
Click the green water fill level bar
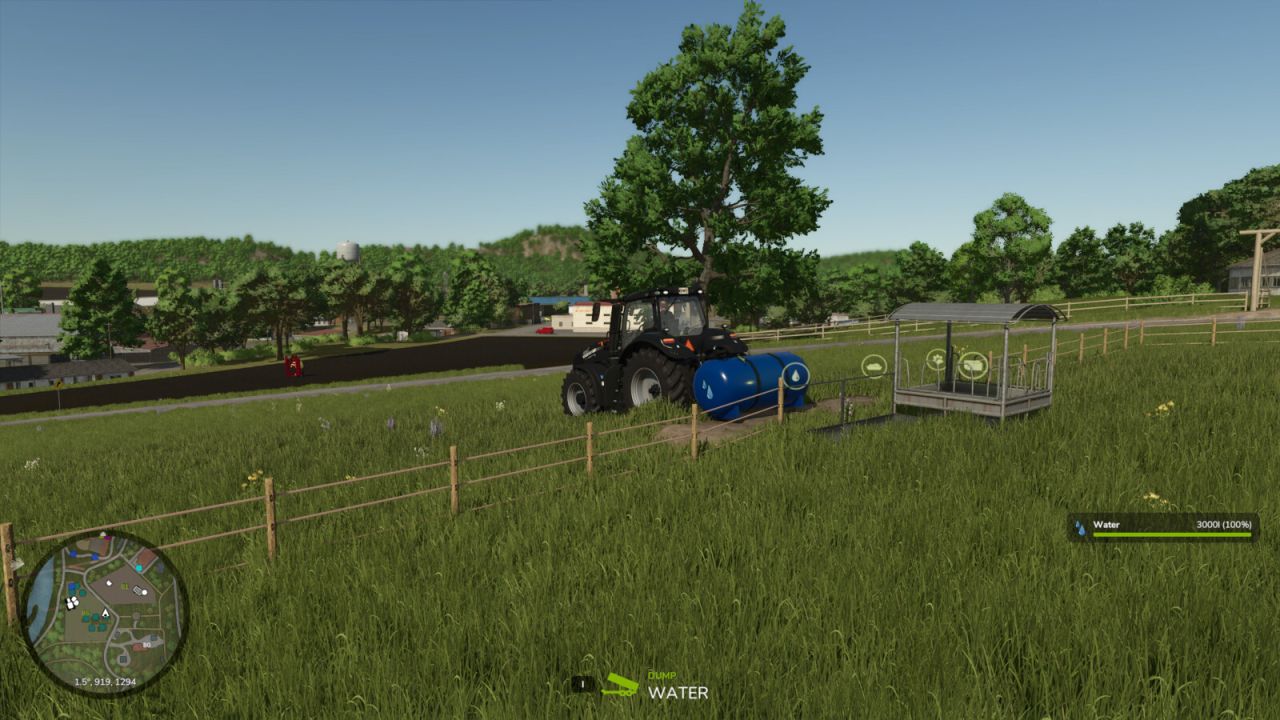[1172, 534]
